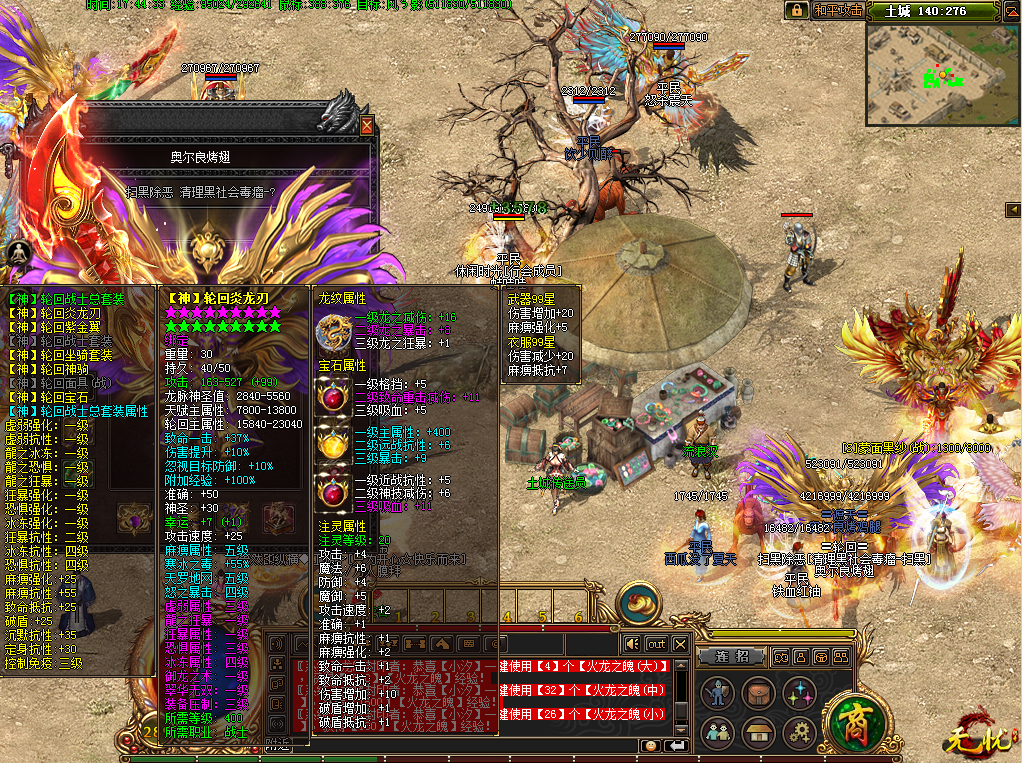
Task: Open the two-people group icon
Action: coord(716,732)
